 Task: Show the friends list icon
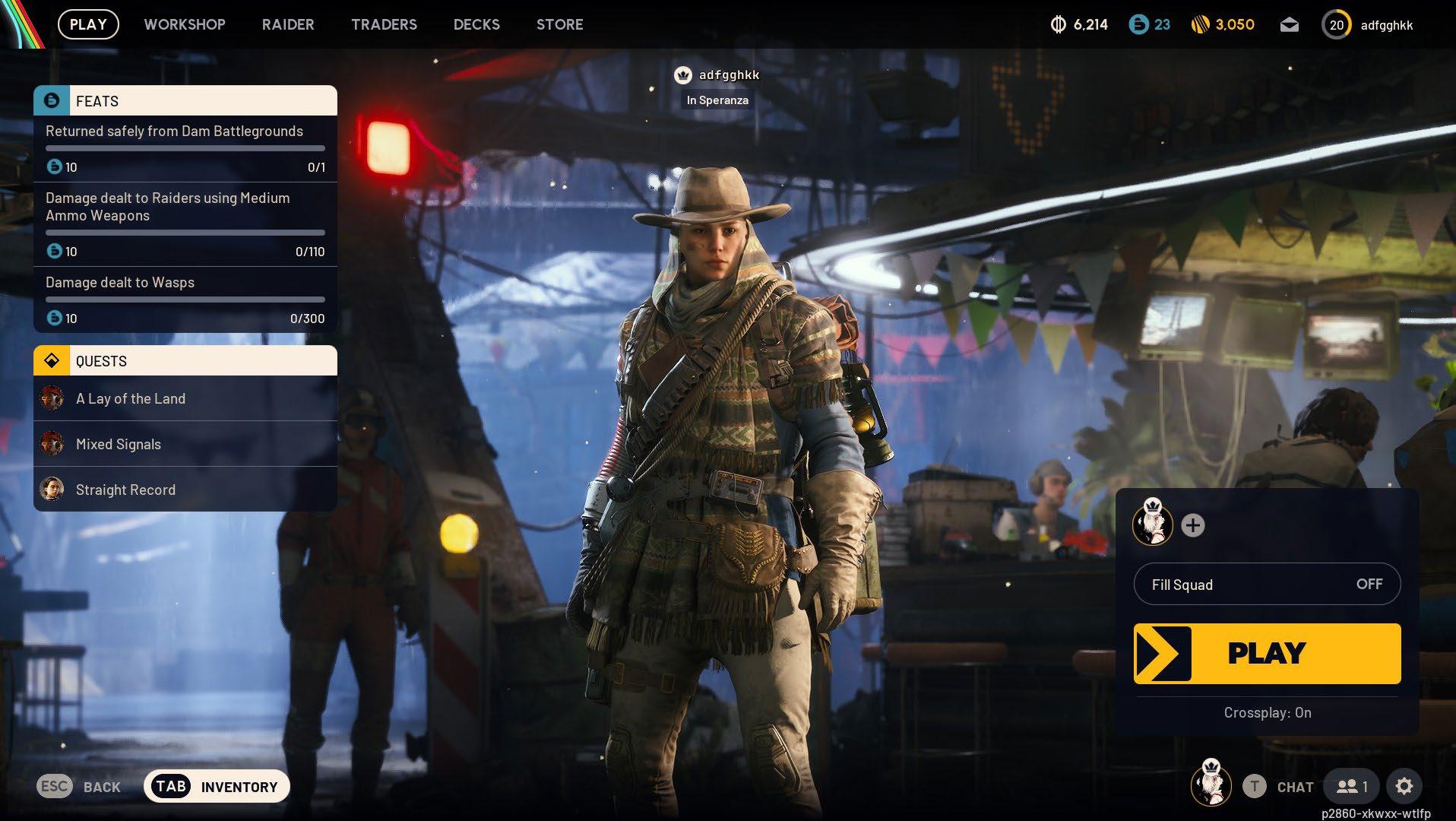(1353, 786)
